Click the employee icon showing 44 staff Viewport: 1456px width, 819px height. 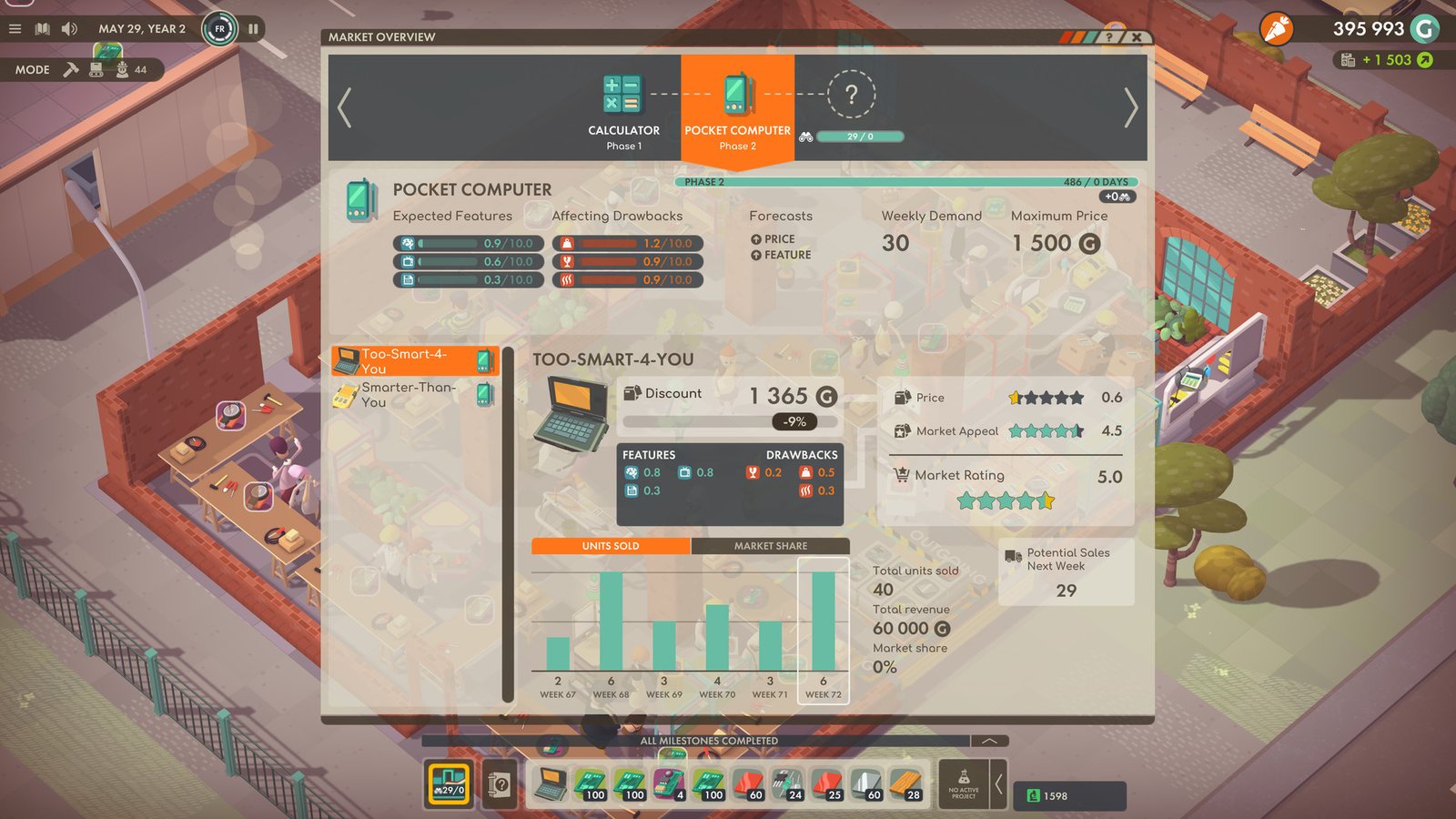(123, 69)
